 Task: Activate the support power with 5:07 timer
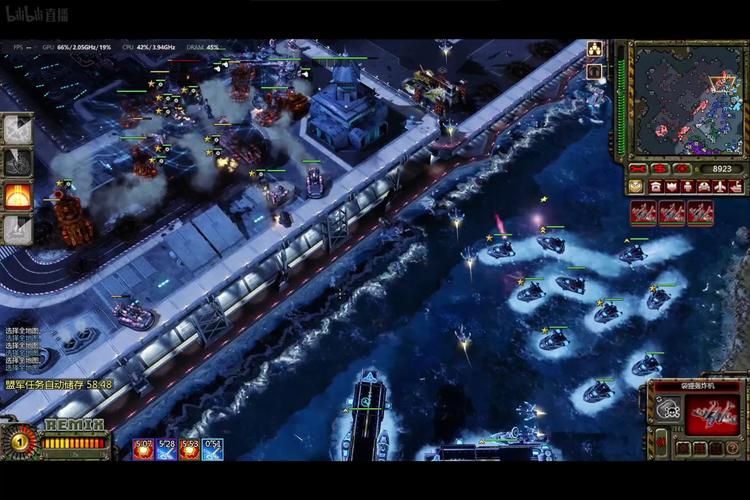coord(143,450)
